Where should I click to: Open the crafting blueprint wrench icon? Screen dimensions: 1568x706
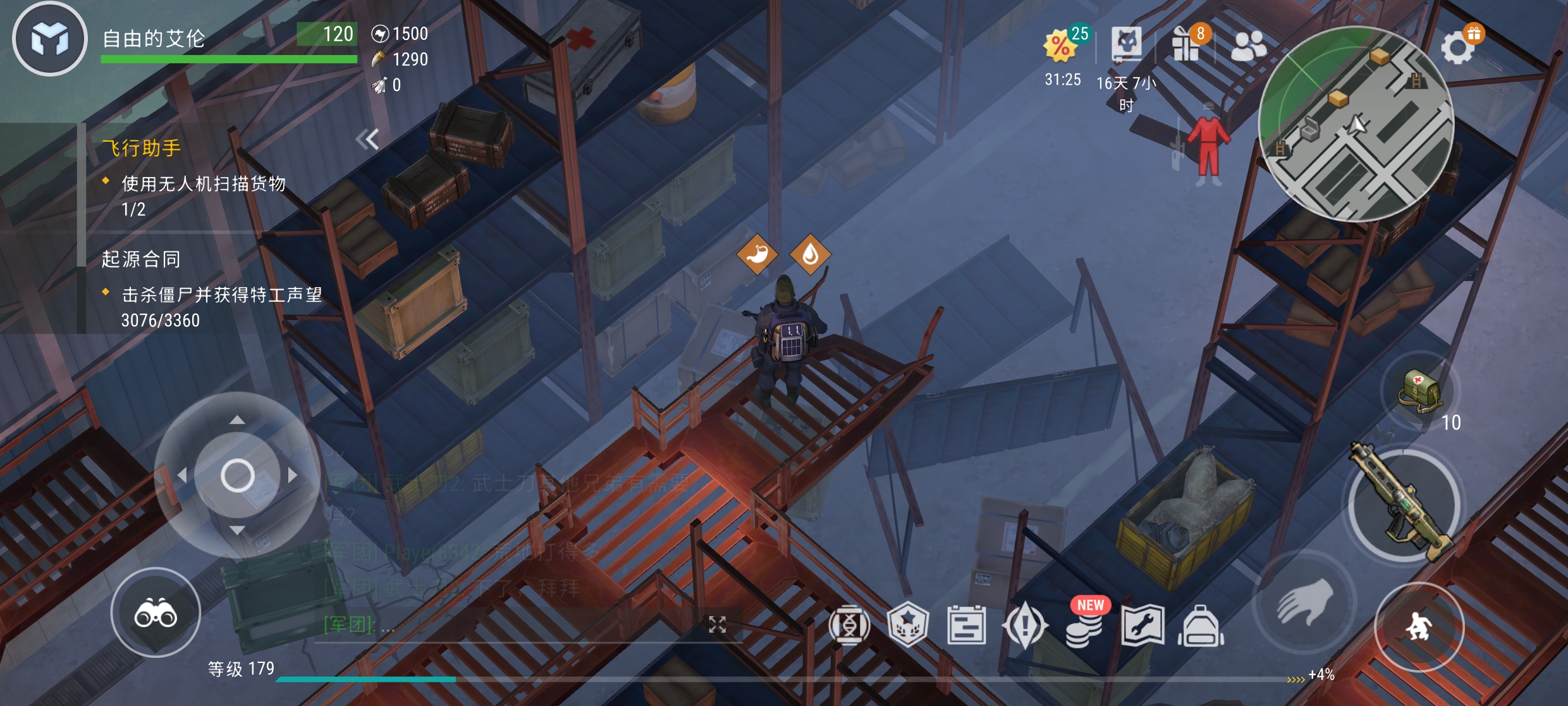click(x=1142, y=626)
